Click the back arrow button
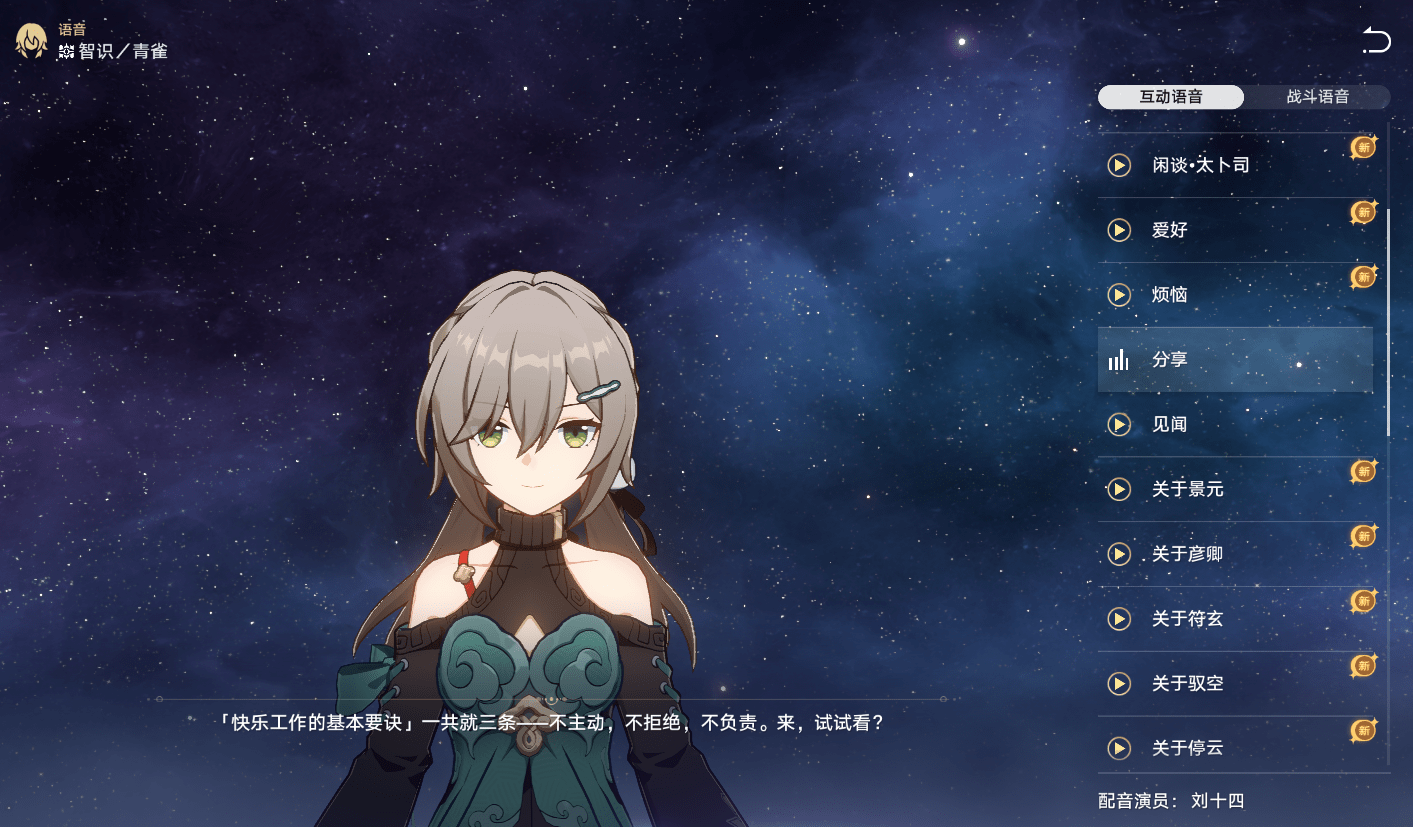This screenshot has height=827, width=1413. click(1376, 41)
